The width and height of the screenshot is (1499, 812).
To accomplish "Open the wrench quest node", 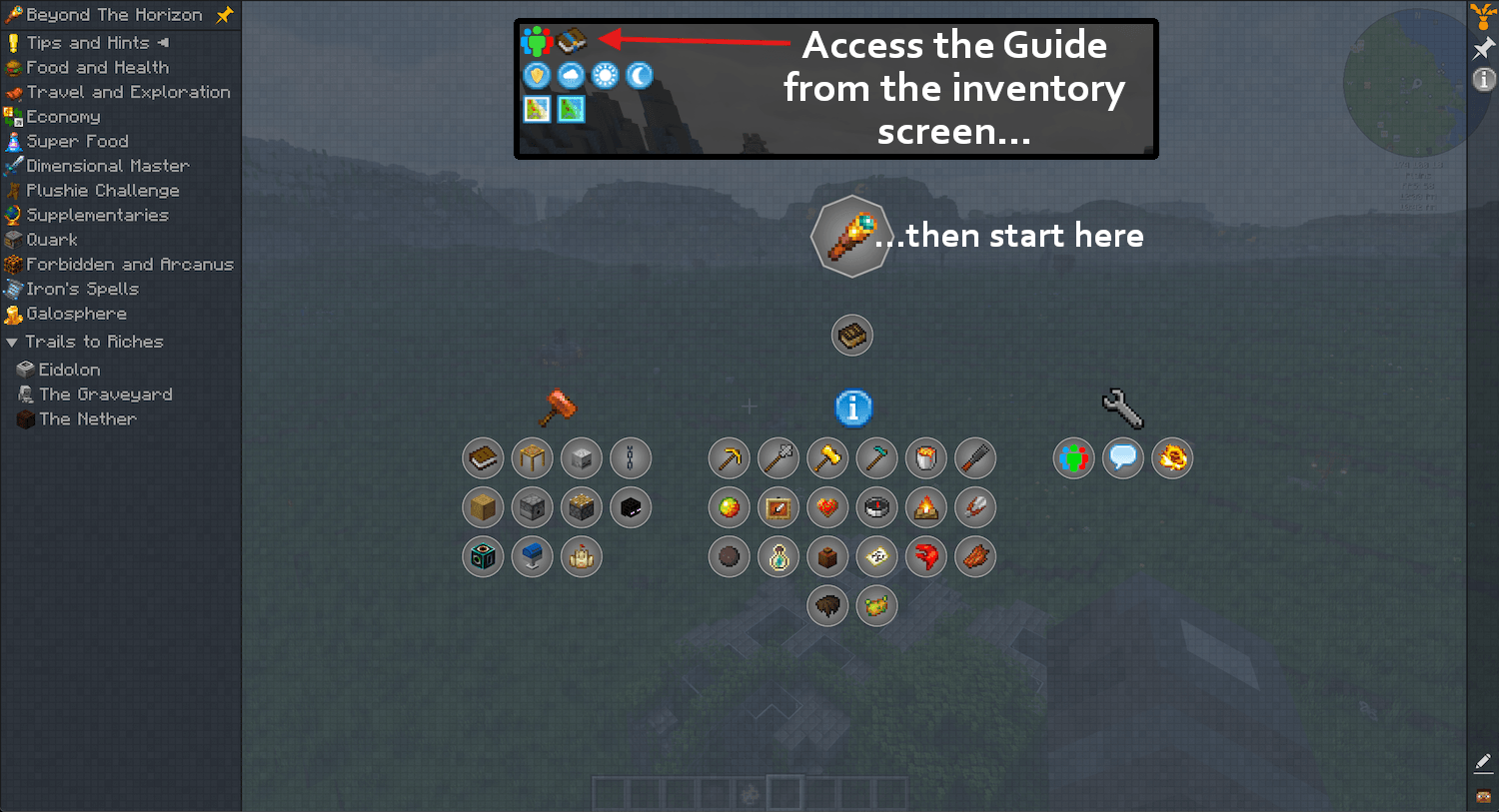I will point(1122,408).
